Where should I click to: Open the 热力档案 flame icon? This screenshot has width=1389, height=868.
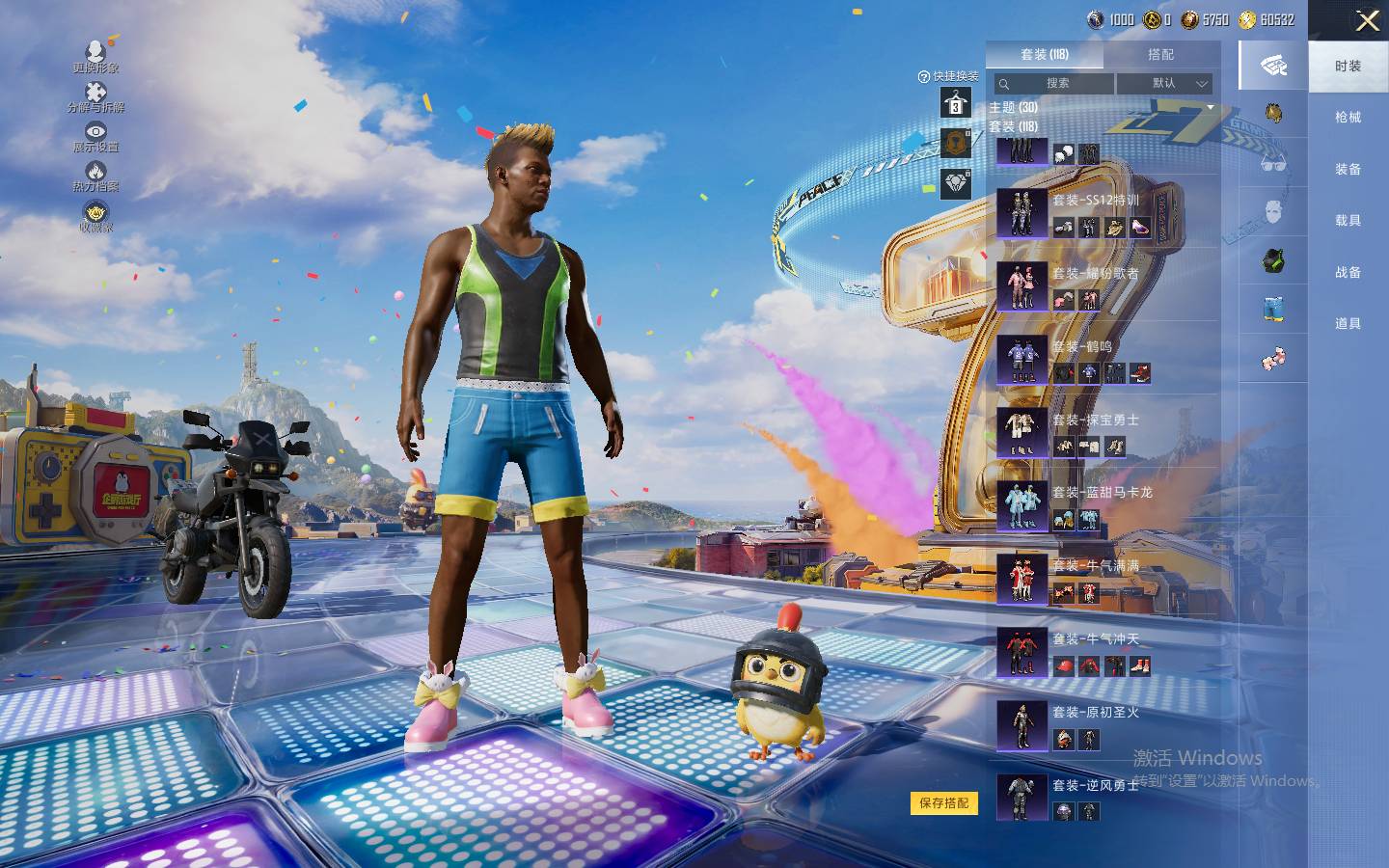(95, 176)
